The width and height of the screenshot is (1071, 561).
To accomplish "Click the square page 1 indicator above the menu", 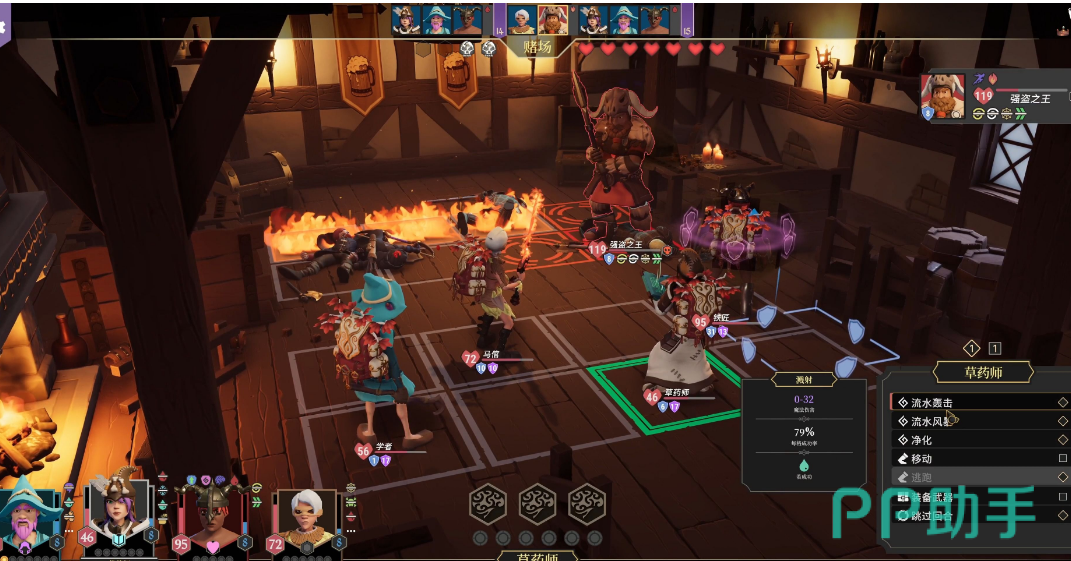I will point(995,348).
